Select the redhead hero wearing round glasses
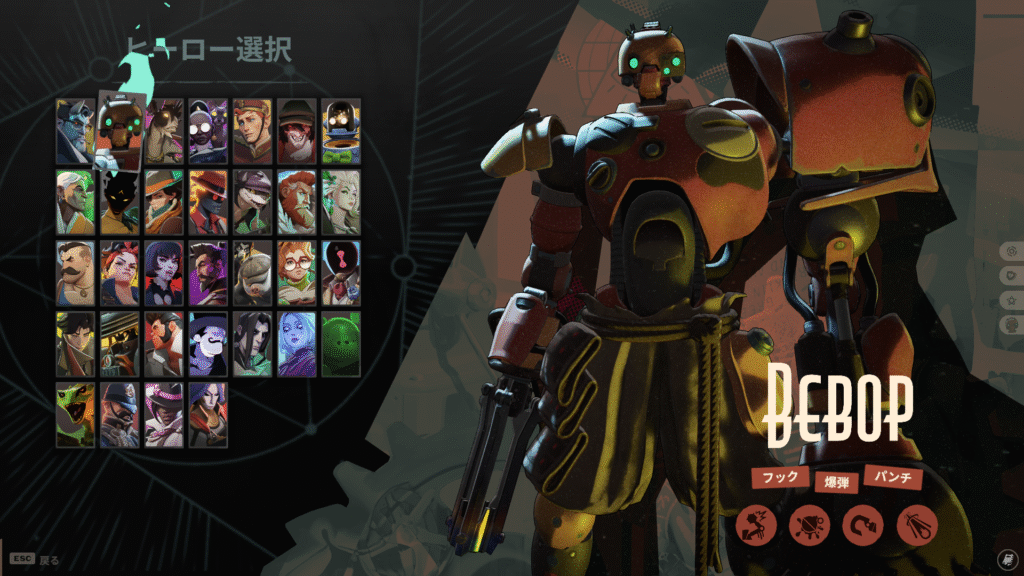The image size is (1024, 576). pyautogui.click(x=296, y=273)
